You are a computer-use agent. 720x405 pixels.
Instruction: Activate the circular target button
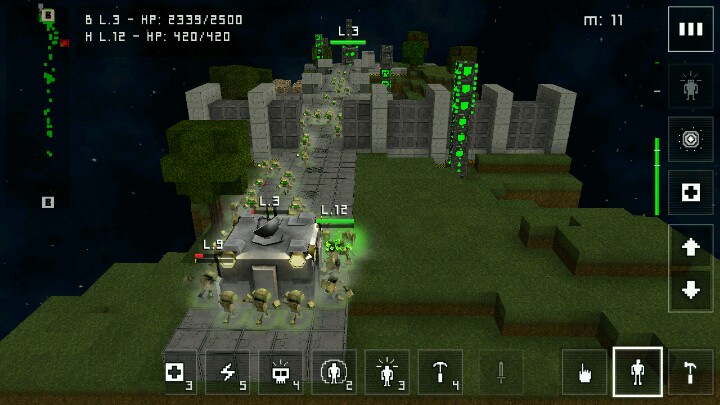[690, 139]
